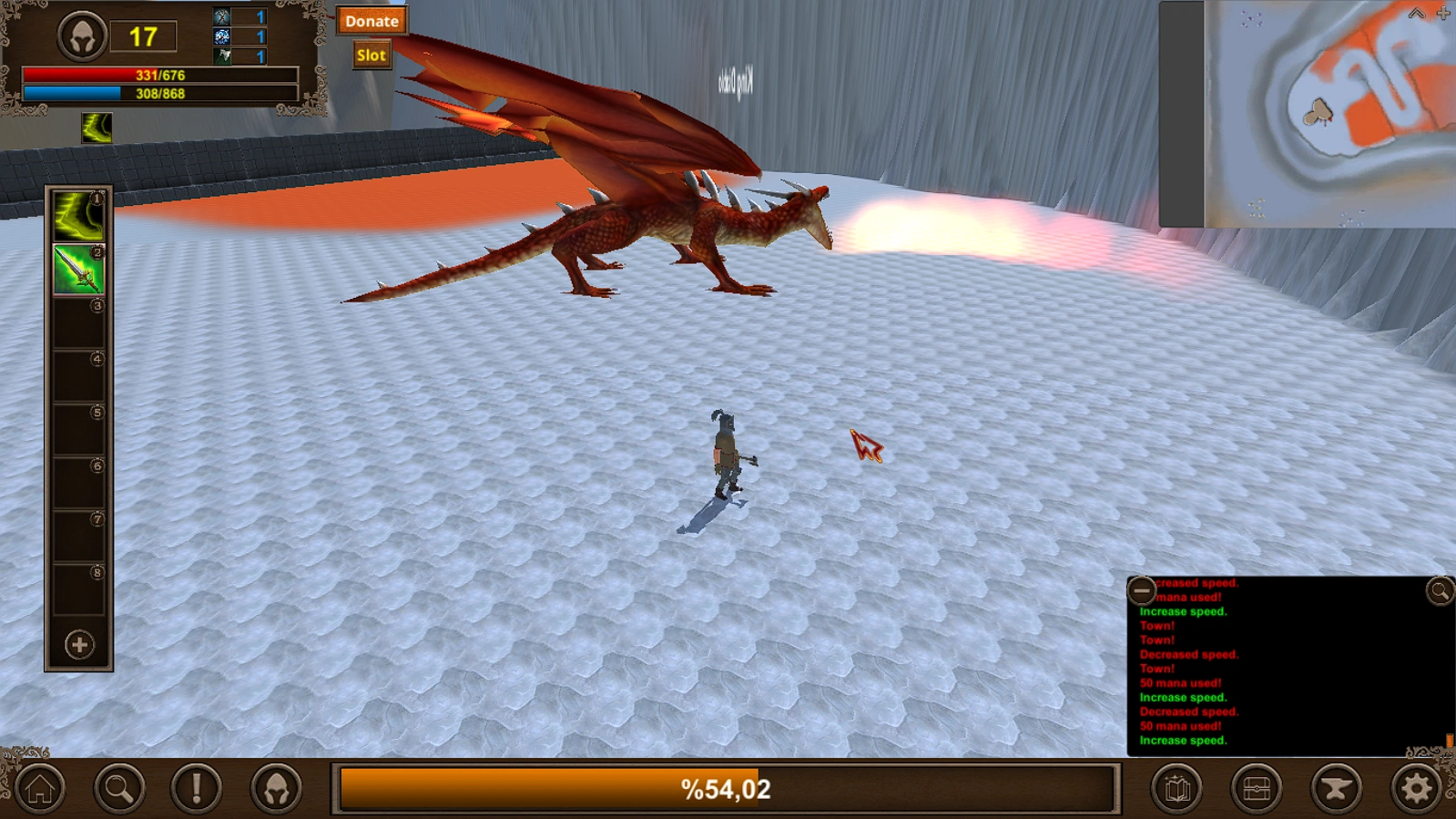
Task: Collapse the chat log with minus button
Action: [x=1141, y=590]
